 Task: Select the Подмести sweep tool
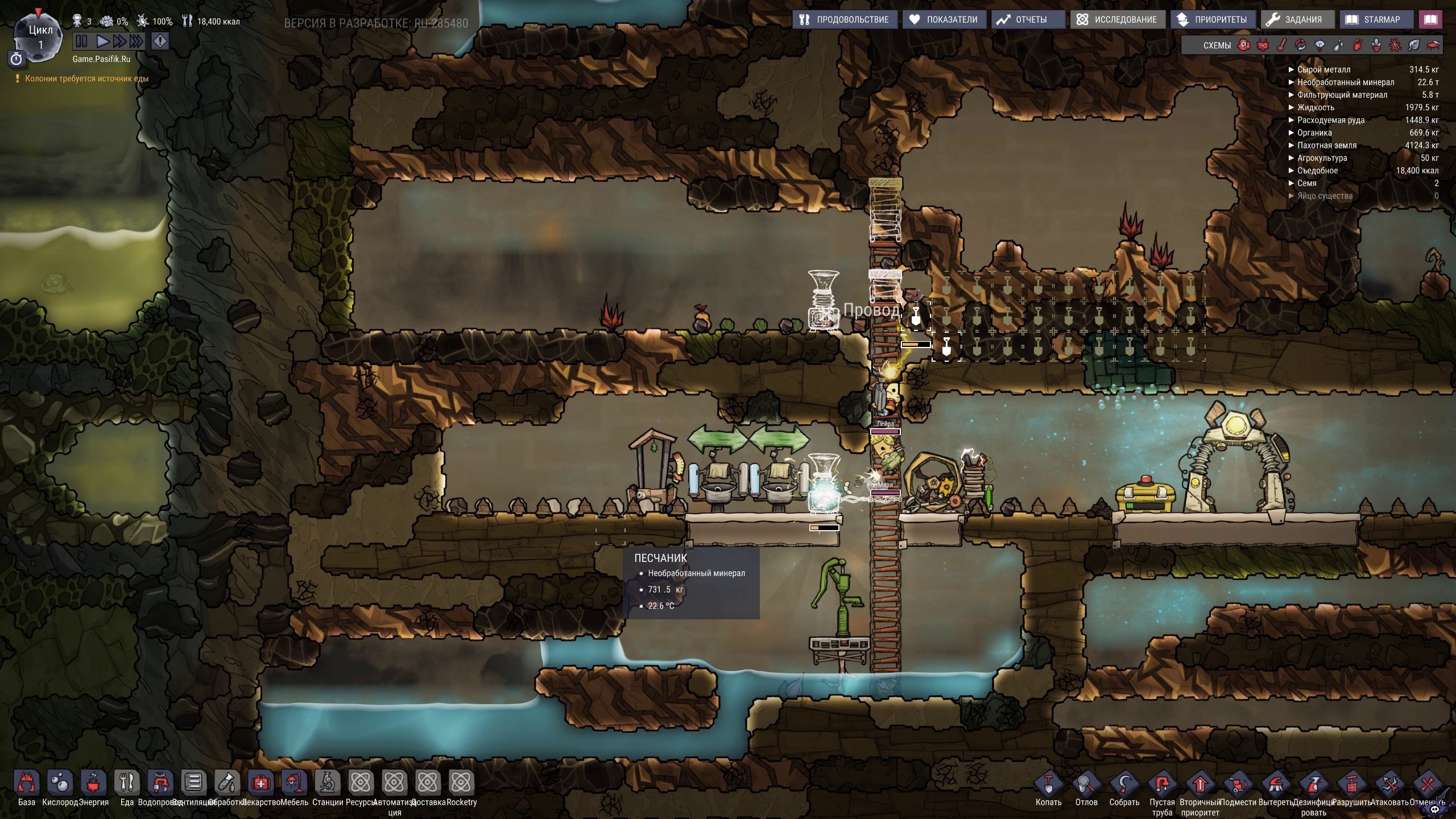(1238, 785)
